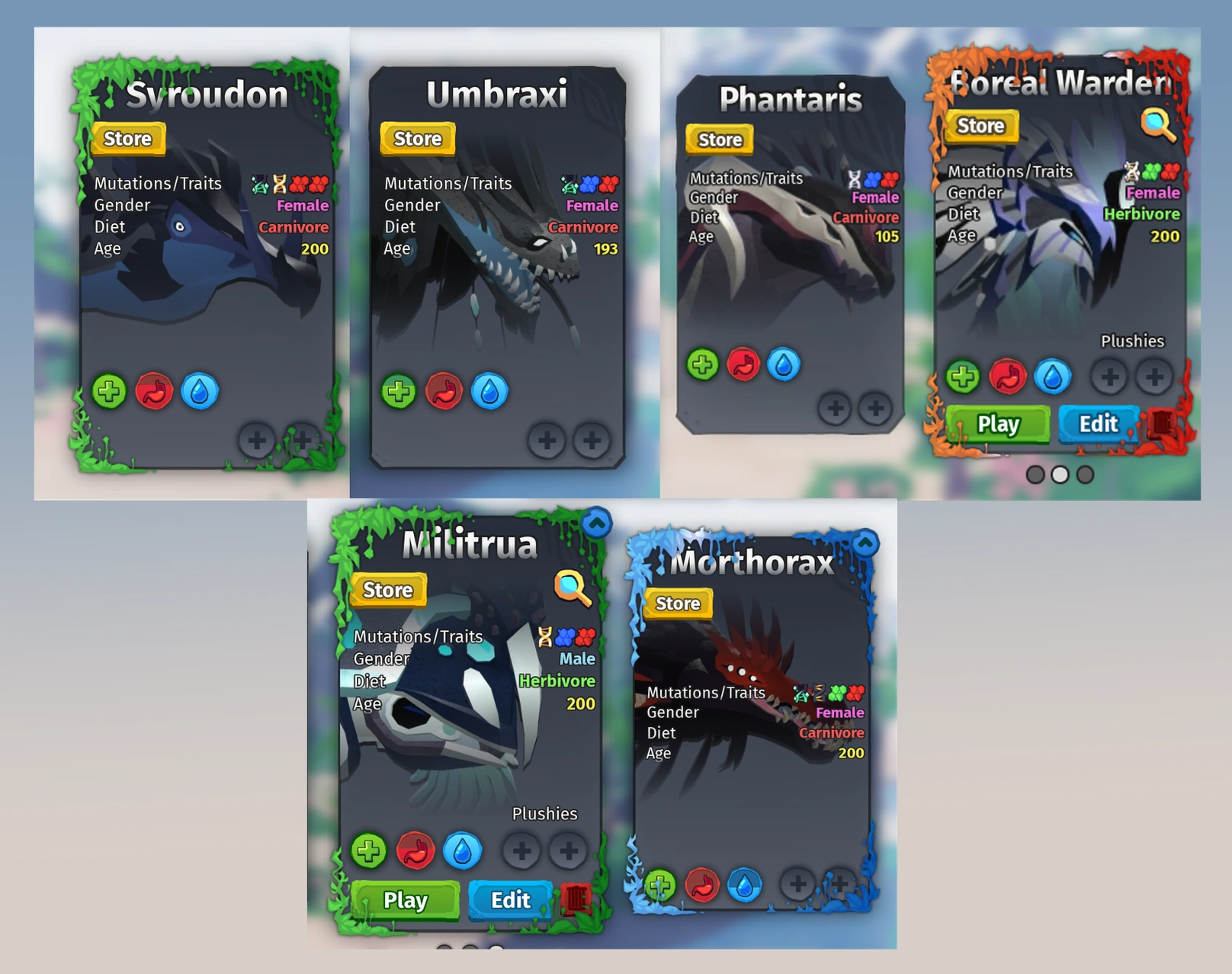The width and height of the screenshot is (1232, 974).
Task: Click the DNA mutations icon on Militrua
Action: pyautogui.click(x=544, y=636)
